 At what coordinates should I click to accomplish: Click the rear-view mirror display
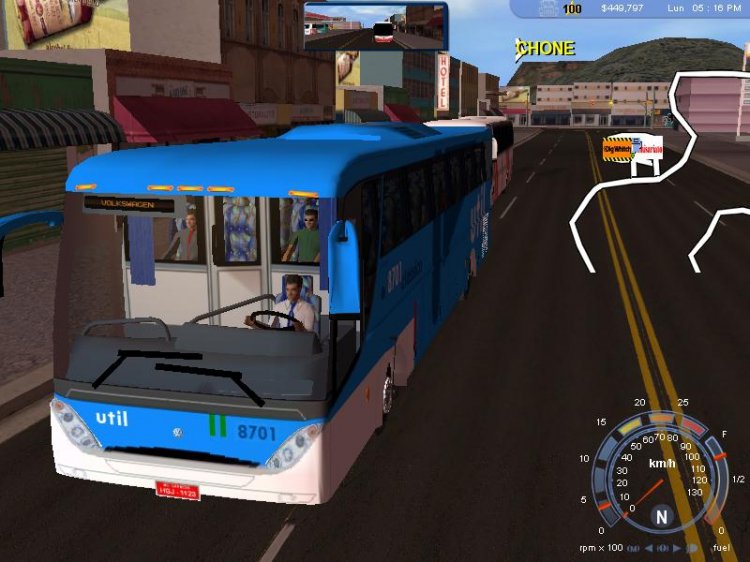click(375, 26)
